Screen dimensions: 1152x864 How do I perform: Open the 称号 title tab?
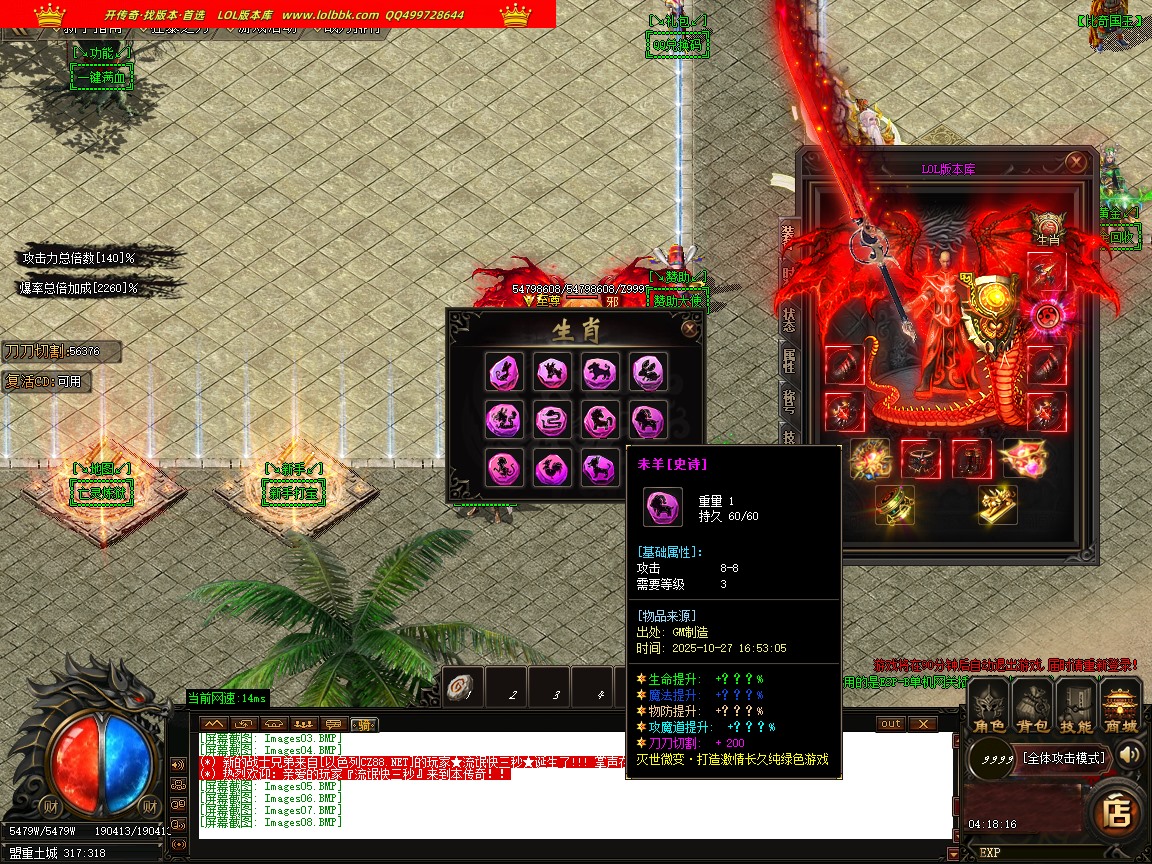pos(789,401)
